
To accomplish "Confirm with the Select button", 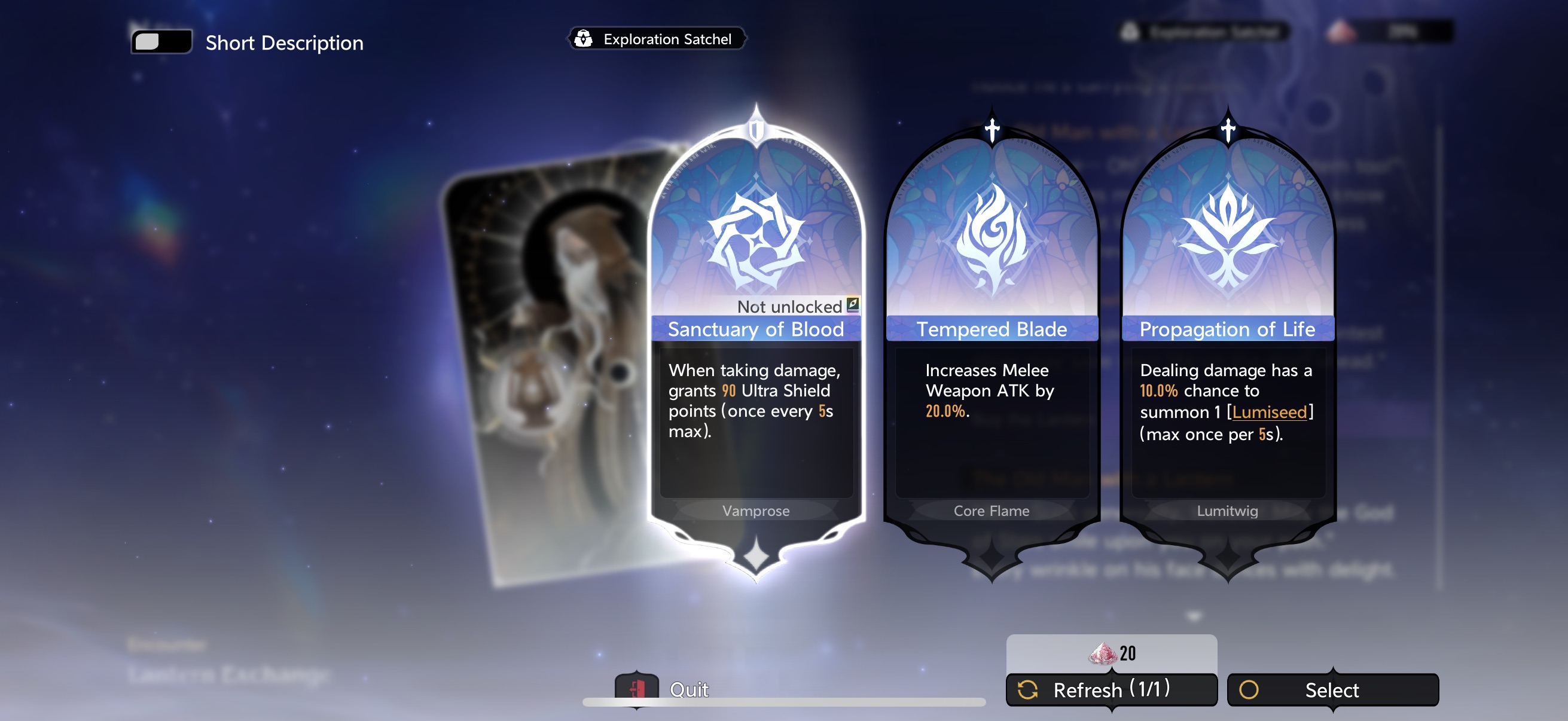I will tap(1332, 689).
